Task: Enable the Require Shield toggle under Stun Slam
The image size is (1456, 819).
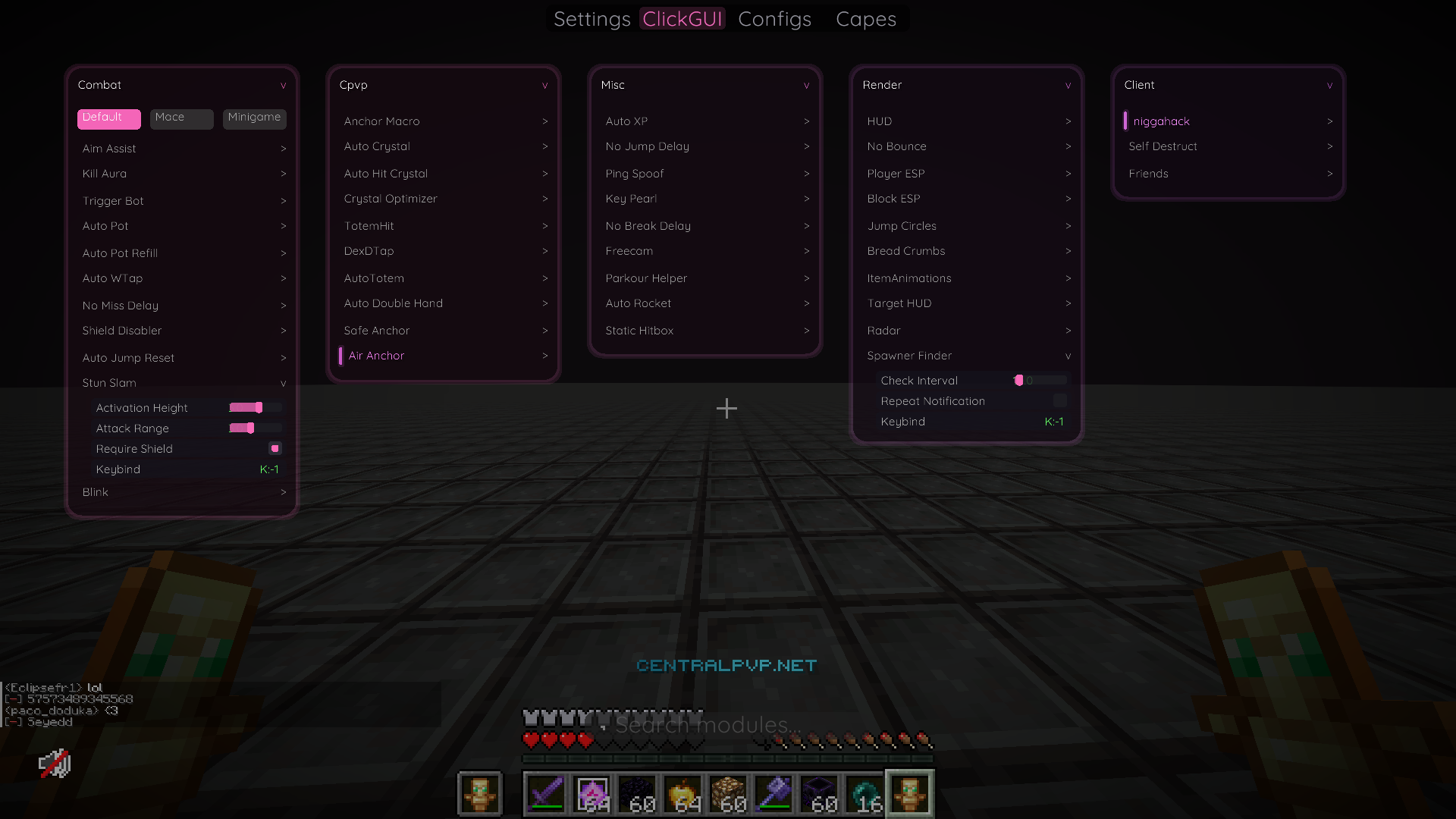Action: pos(275,448)
